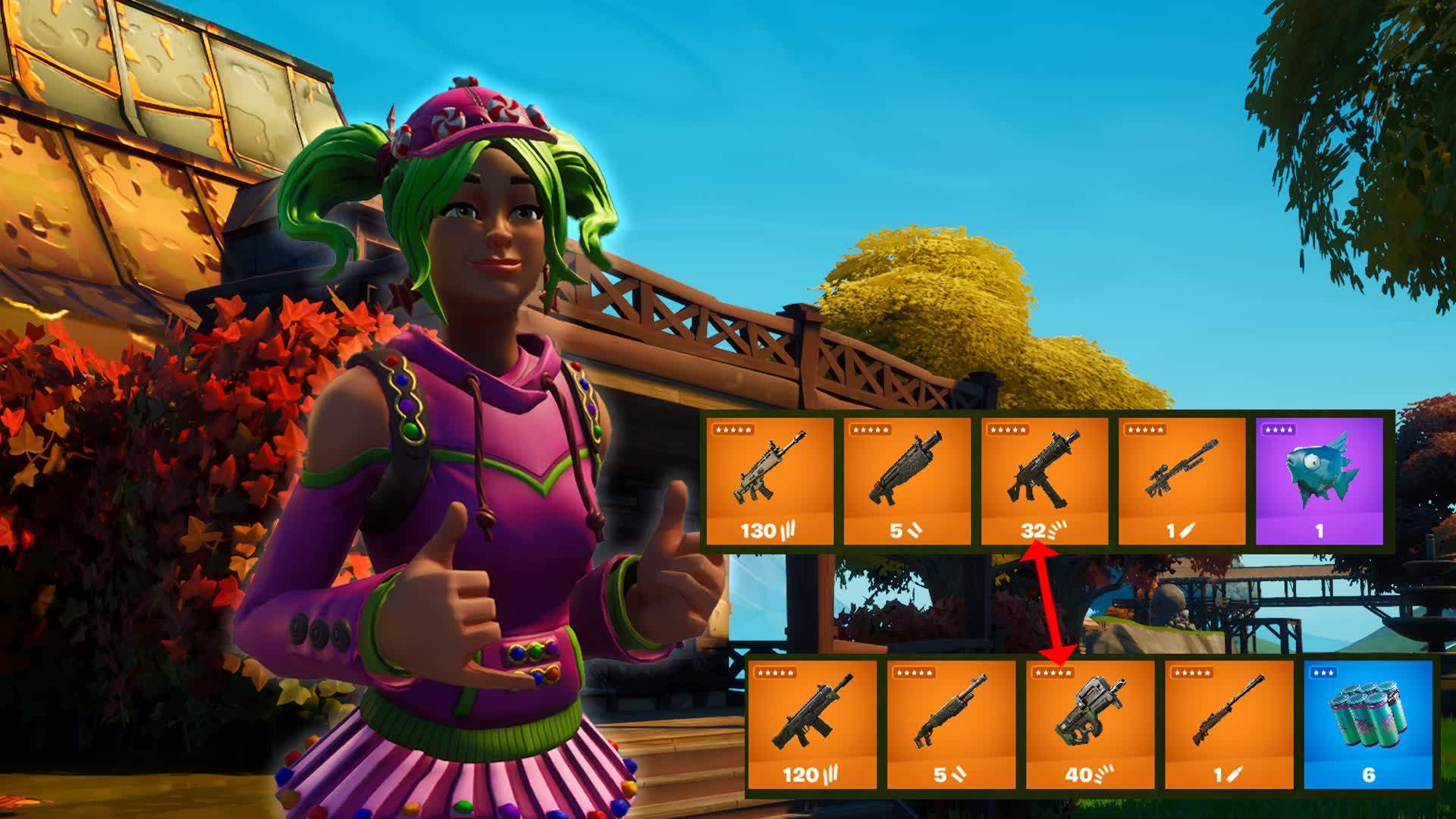Equip the compact SMG with 40 ammo
This screenshot has width=1456, height=819.
pos(1090,724)
